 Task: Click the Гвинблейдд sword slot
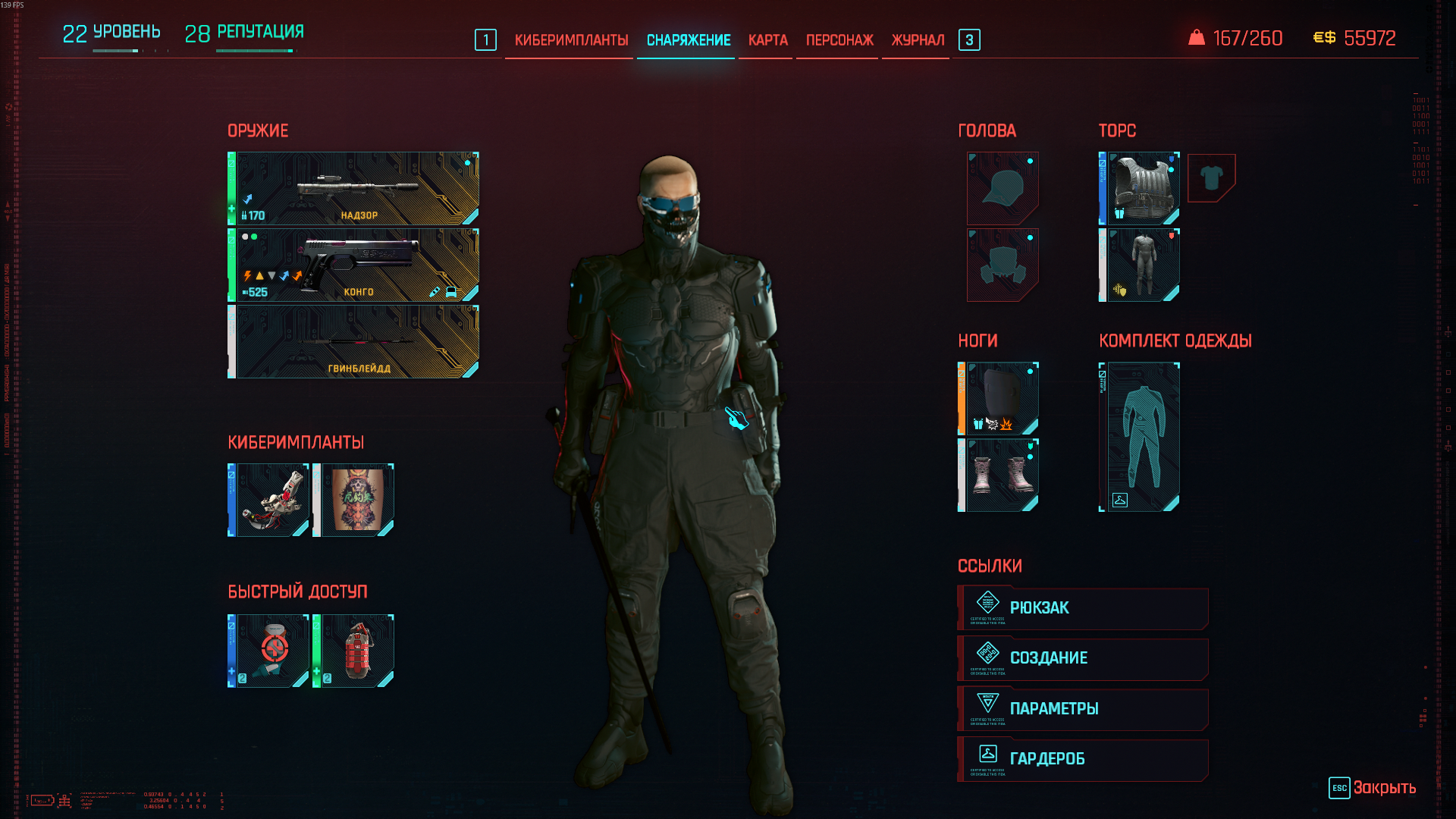coord(355,341)
